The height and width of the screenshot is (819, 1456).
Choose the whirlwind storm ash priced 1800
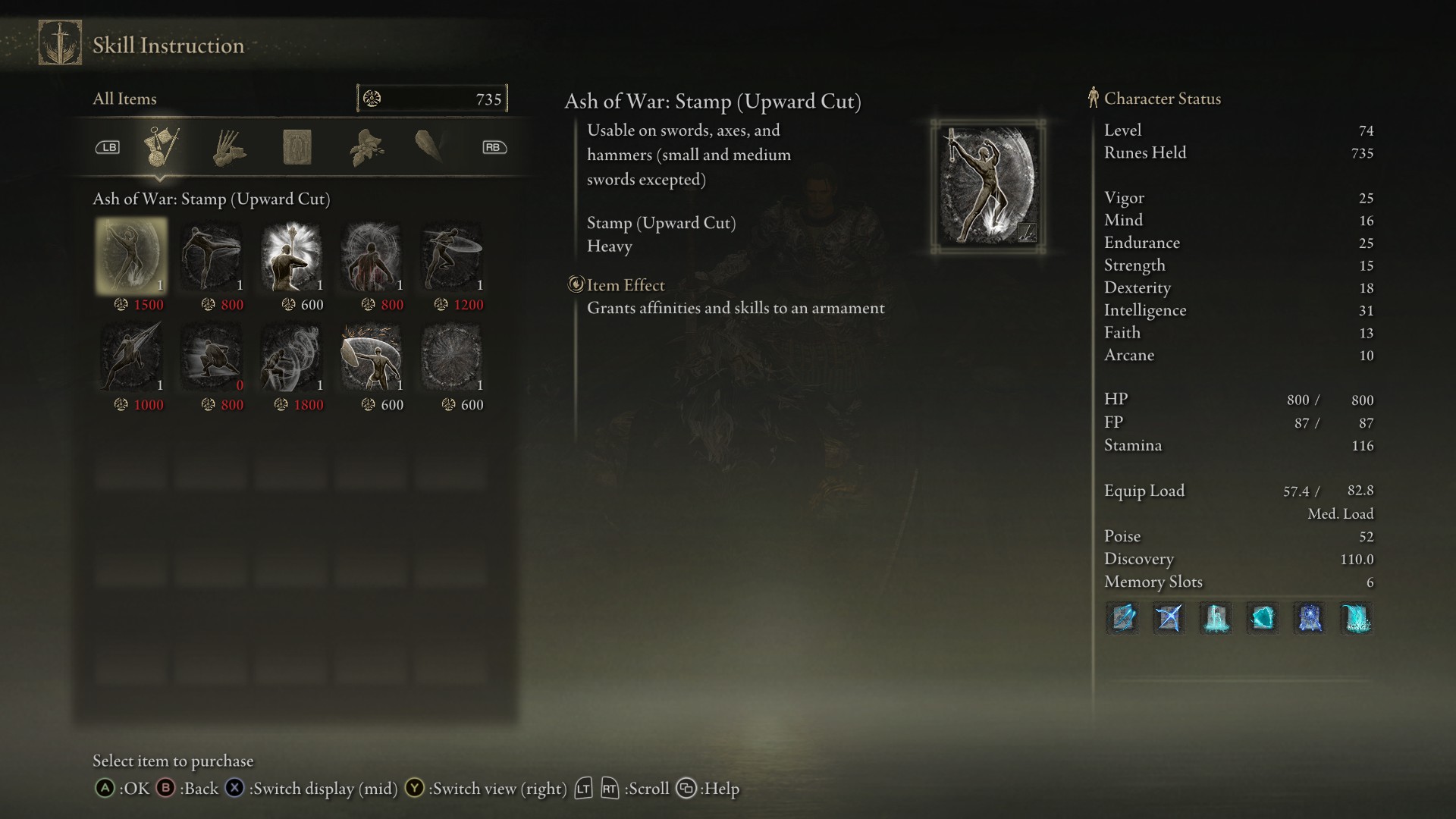coord(292,356)
